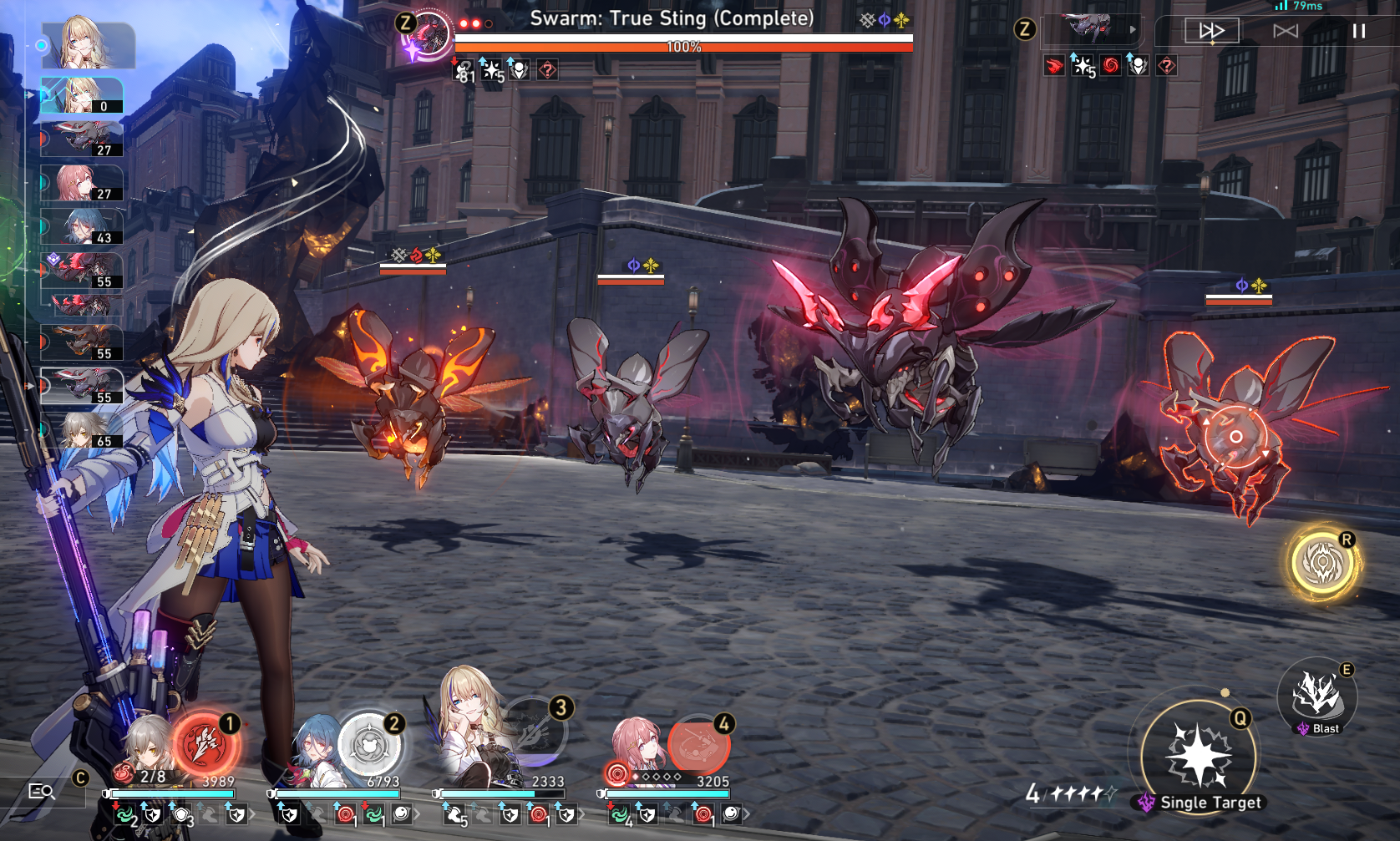This screenshot has width=1400, height=841.
Task: Activate the blue-haired character's white ultimate
Action: pos(368,743)
